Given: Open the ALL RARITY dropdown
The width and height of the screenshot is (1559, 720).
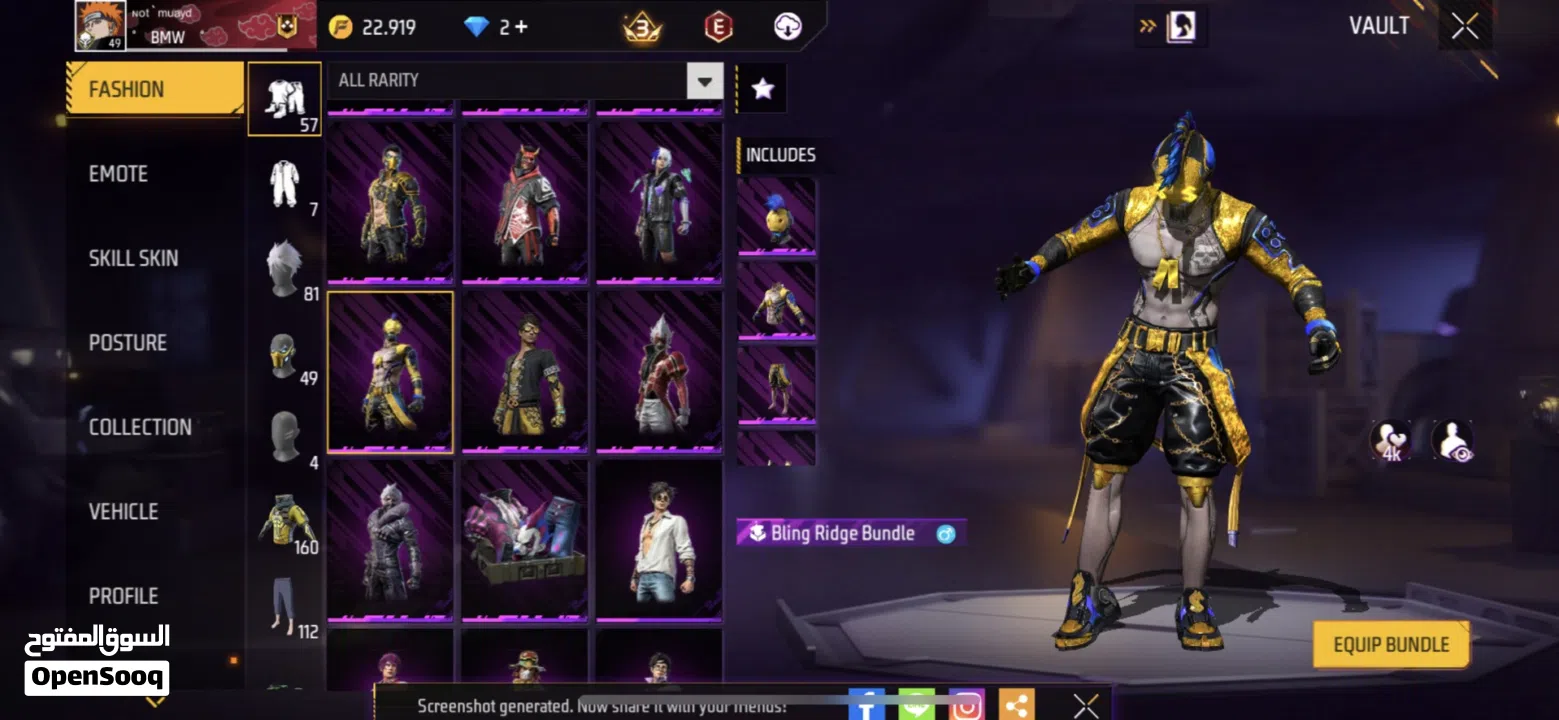Looking at the screenshot, I should click(705, 82).
